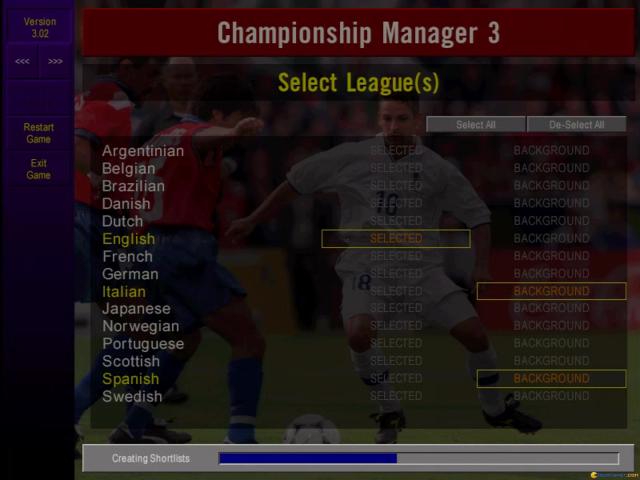Click the Select All button

475,125
